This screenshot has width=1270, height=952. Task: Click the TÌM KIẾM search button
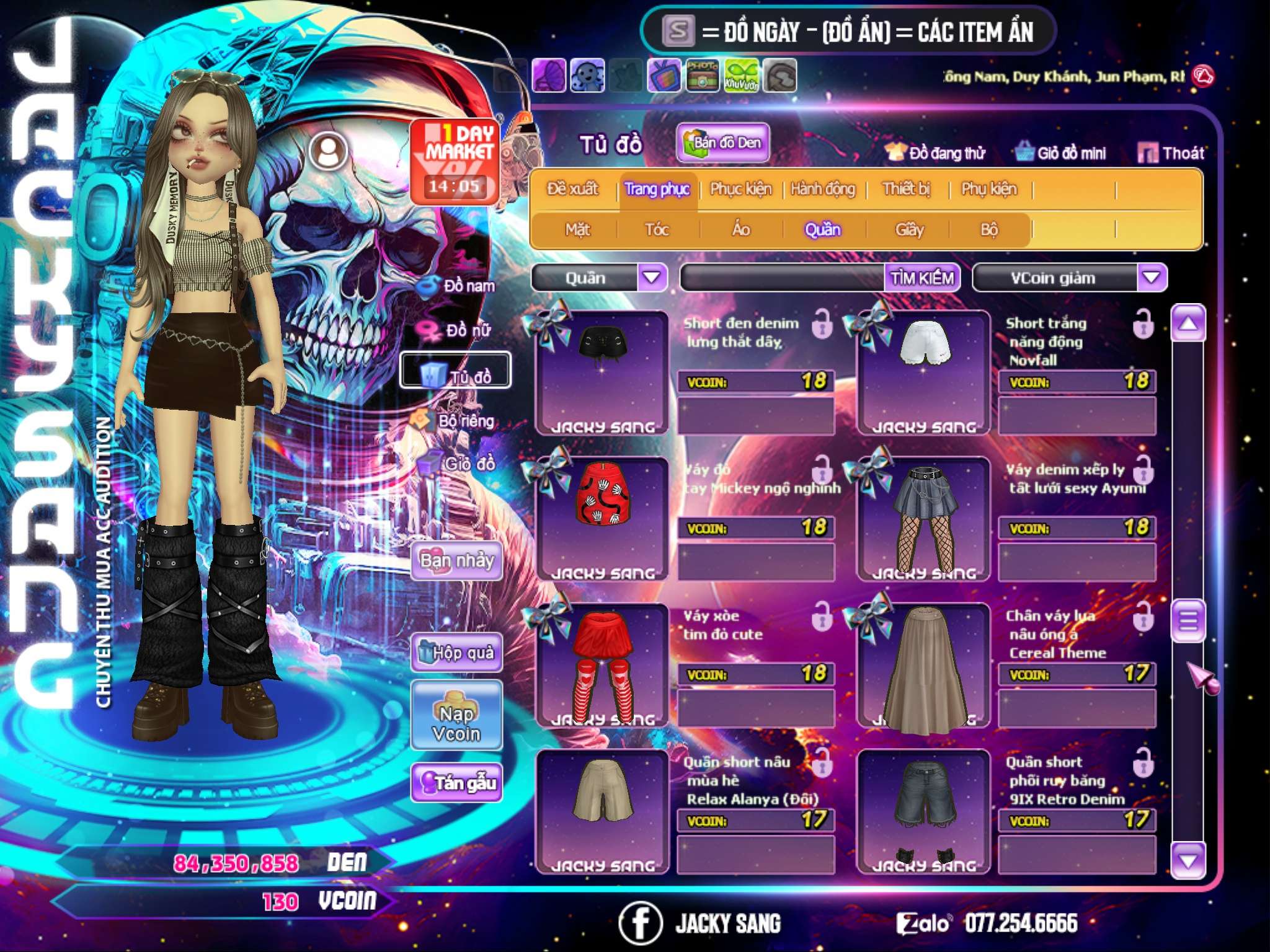click(921, 278)
